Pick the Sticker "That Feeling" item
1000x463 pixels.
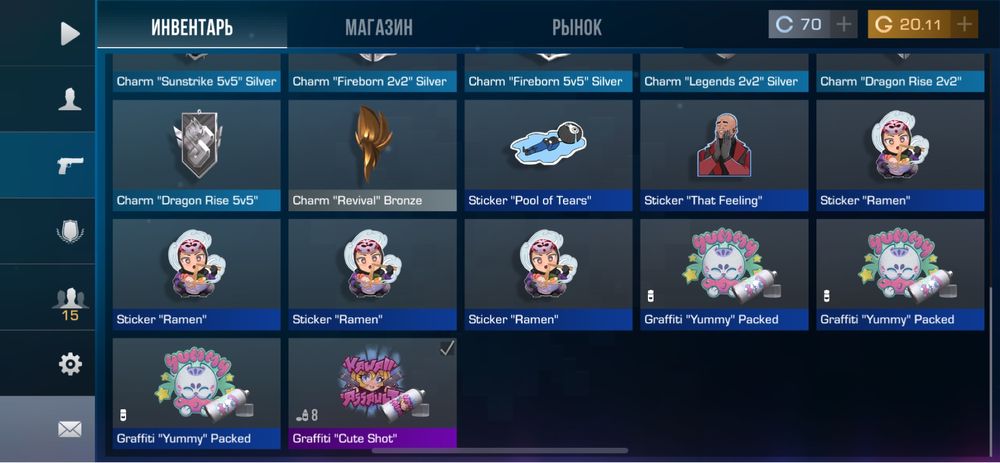click(724, 155)
